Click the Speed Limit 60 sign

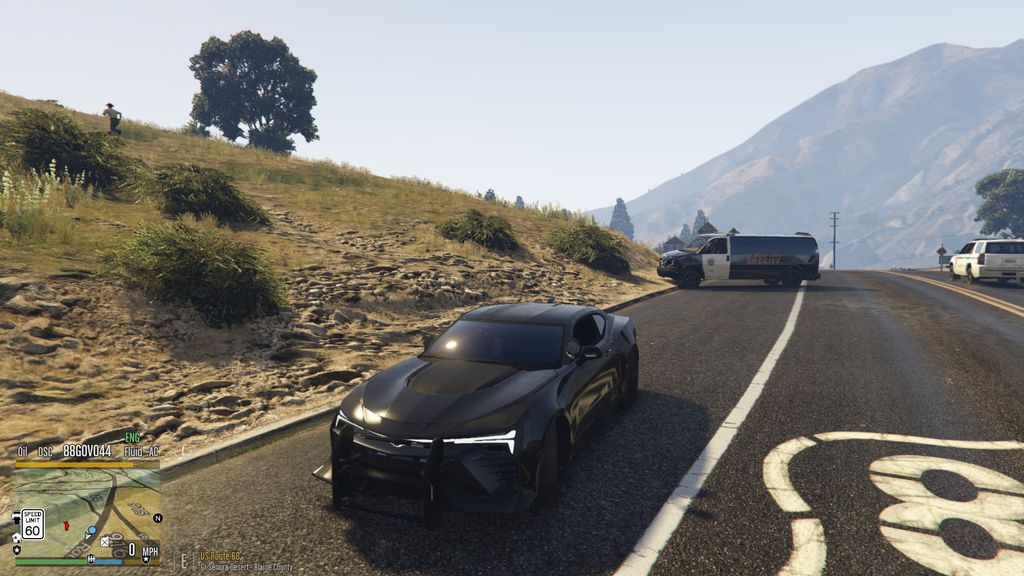click(32, 524)
